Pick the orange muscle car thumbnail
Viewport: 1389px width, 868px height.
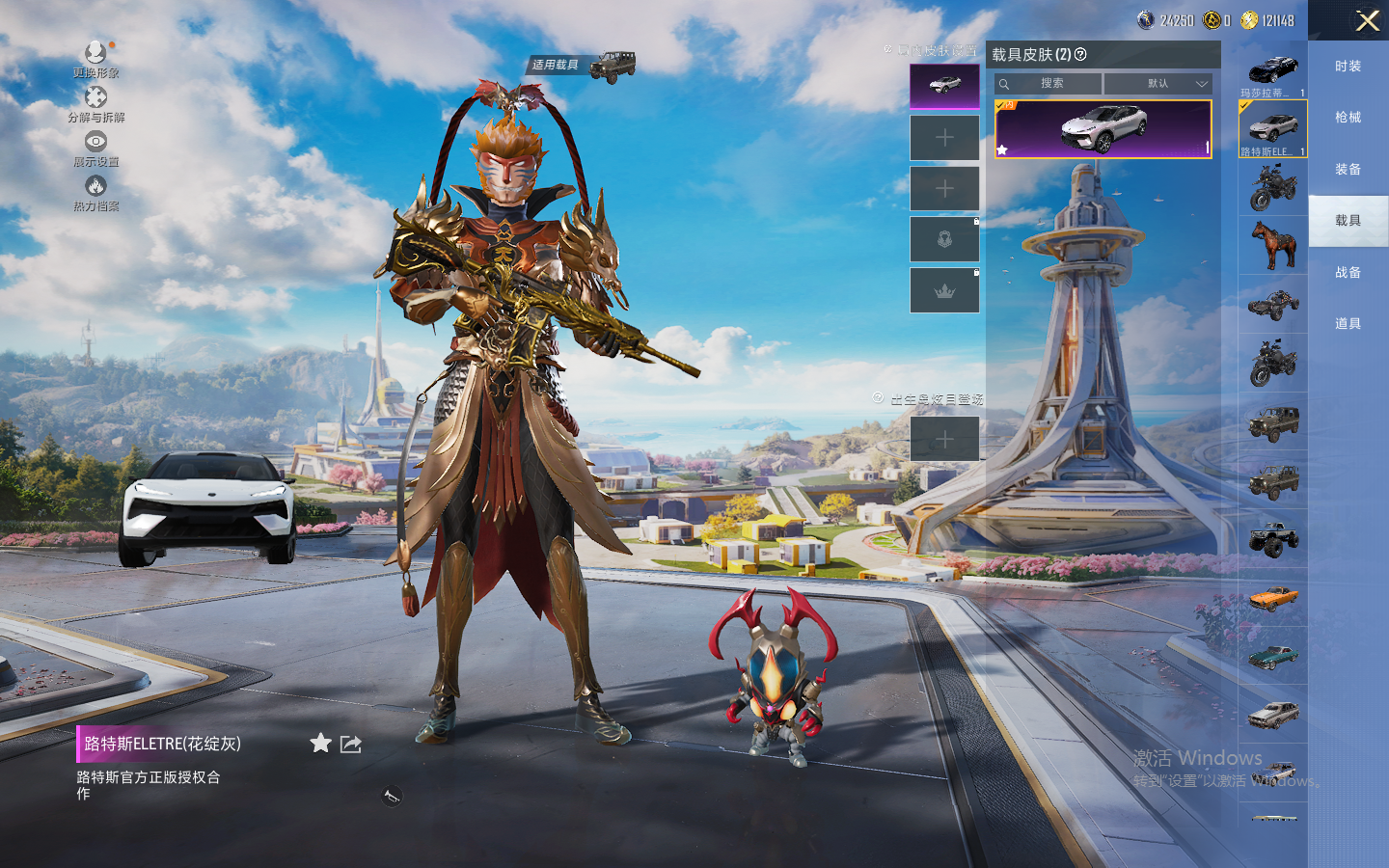(1272, 598)
